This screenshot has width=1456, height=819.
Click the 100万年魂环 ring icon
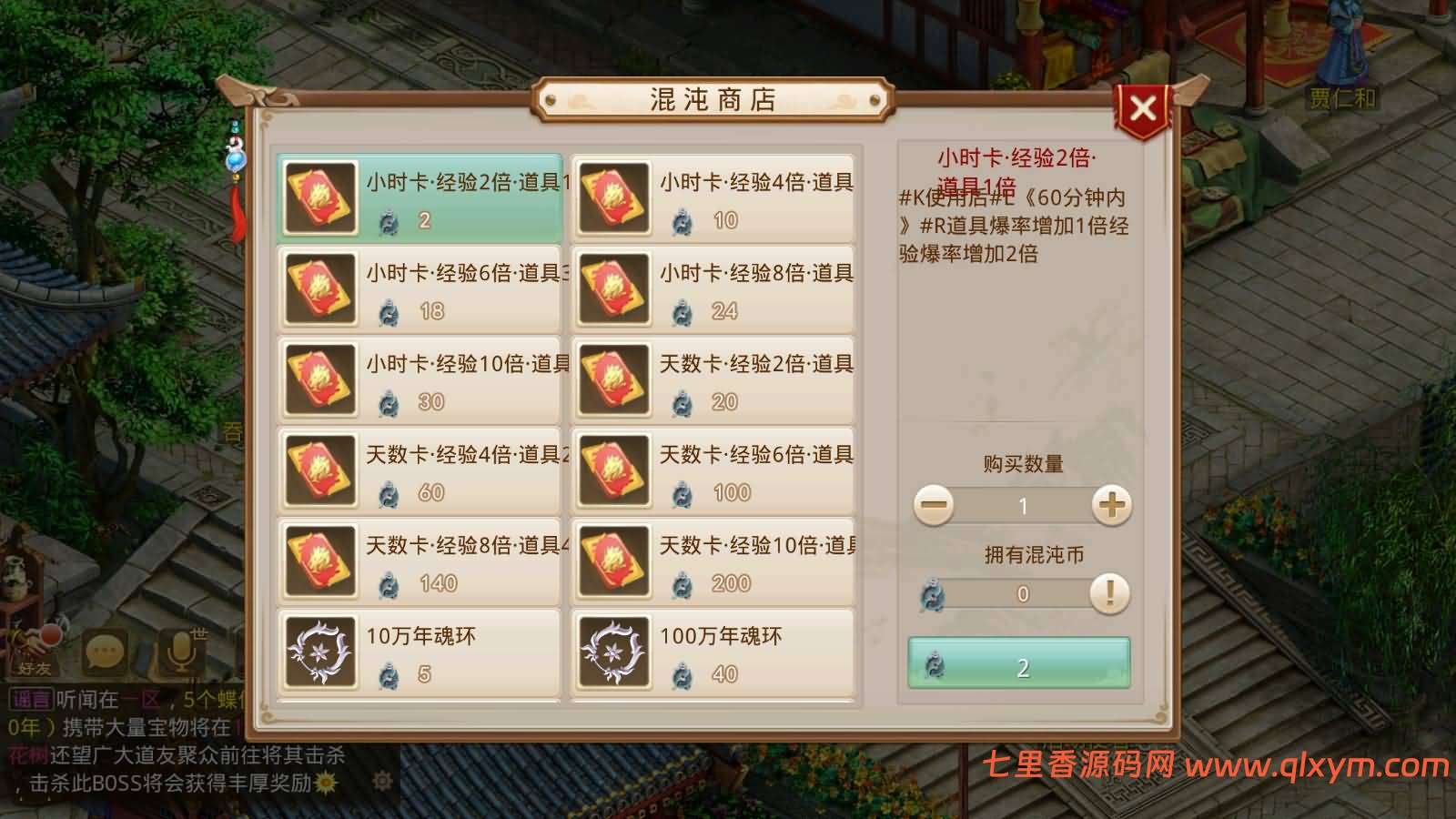(614, 652)
